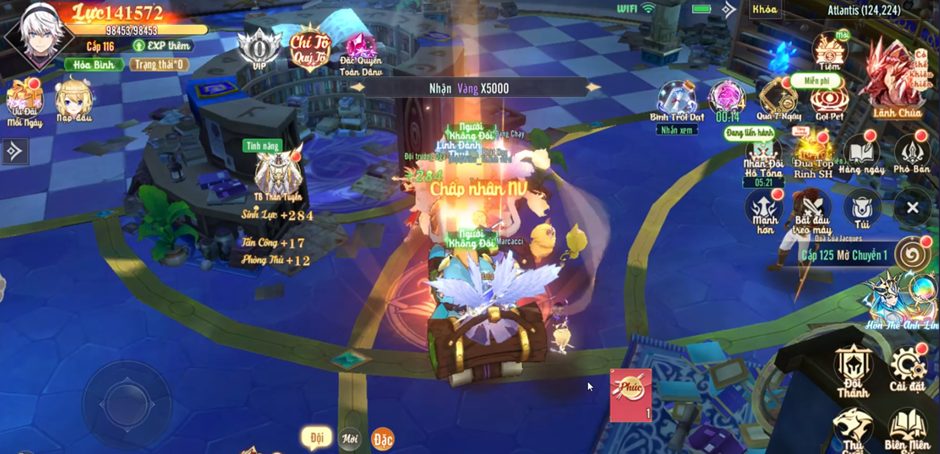Enter the Phó Bản dungeon menu
Image resolution: width=940 pixels, height=454 pixels.
912,155
